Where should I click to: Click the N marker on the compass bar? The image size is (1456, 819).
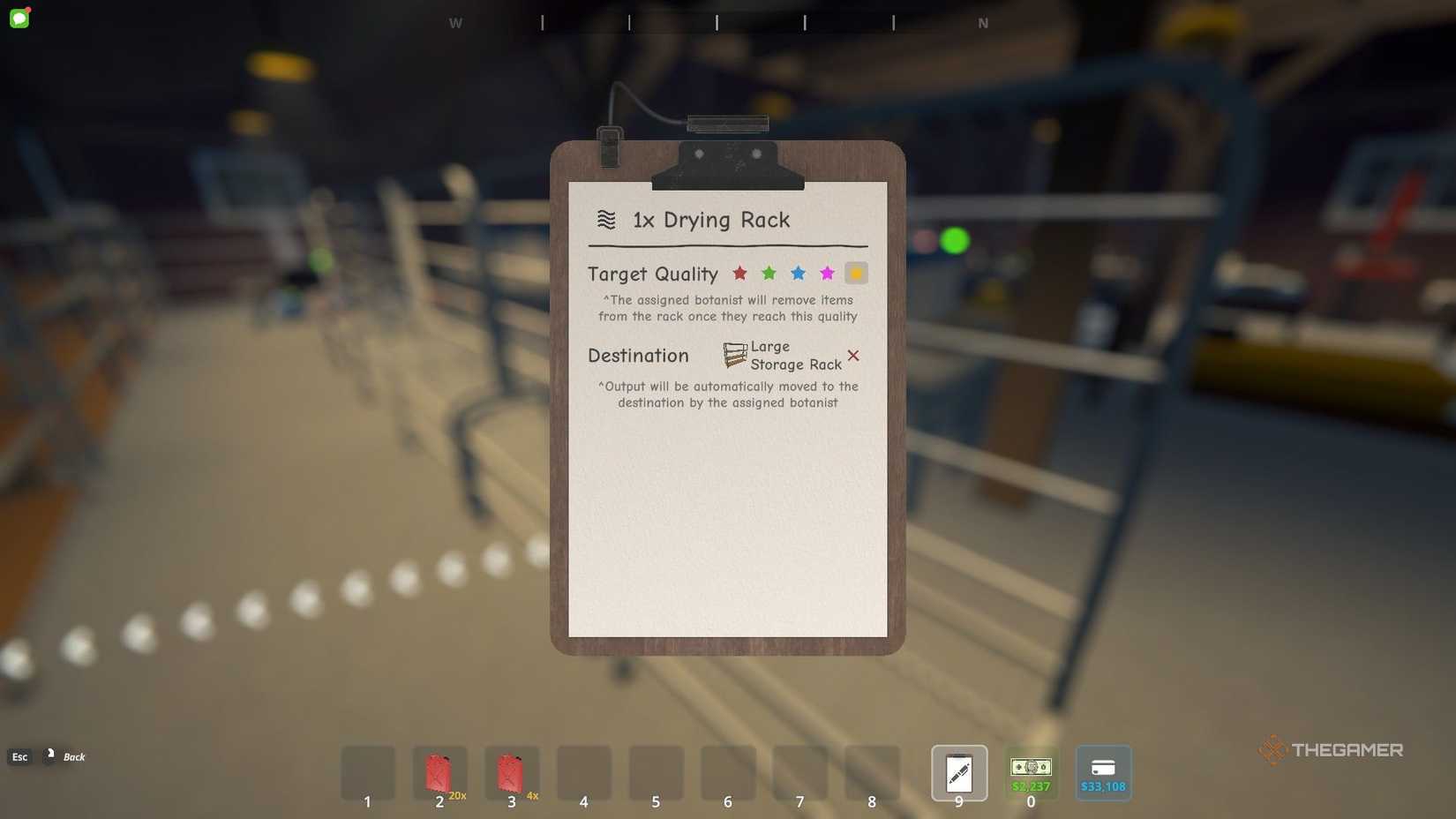point(982,23)
